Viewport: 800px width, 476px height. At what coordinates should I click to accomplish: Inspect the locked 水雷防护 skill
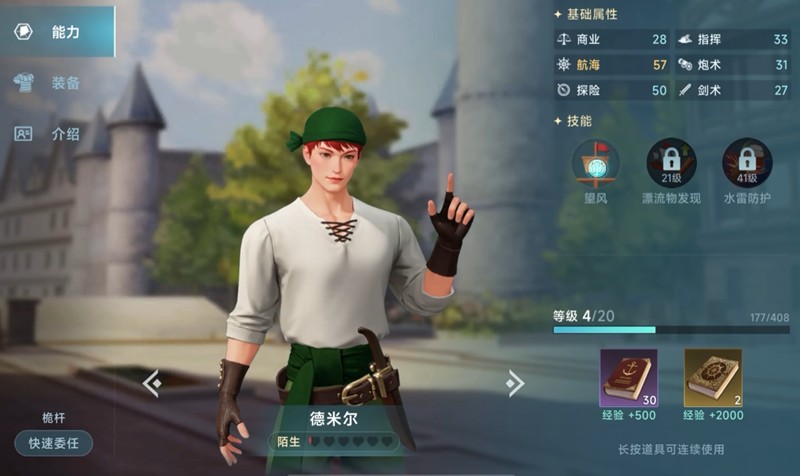coord(747,163)
